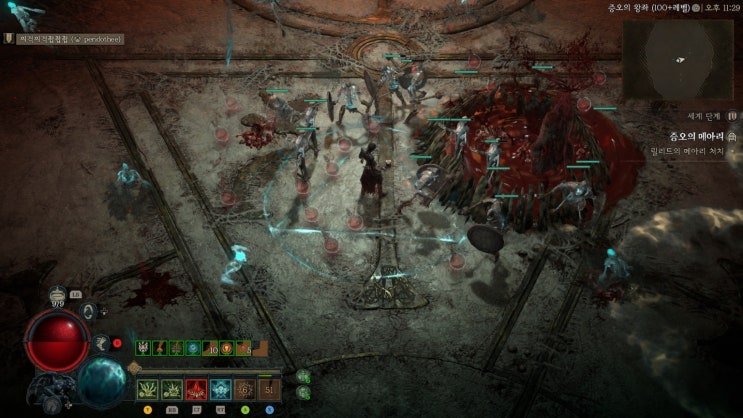Click the 세계 단계 world tier icon
This screenshot has height=418, width=743.
point(732,116)
